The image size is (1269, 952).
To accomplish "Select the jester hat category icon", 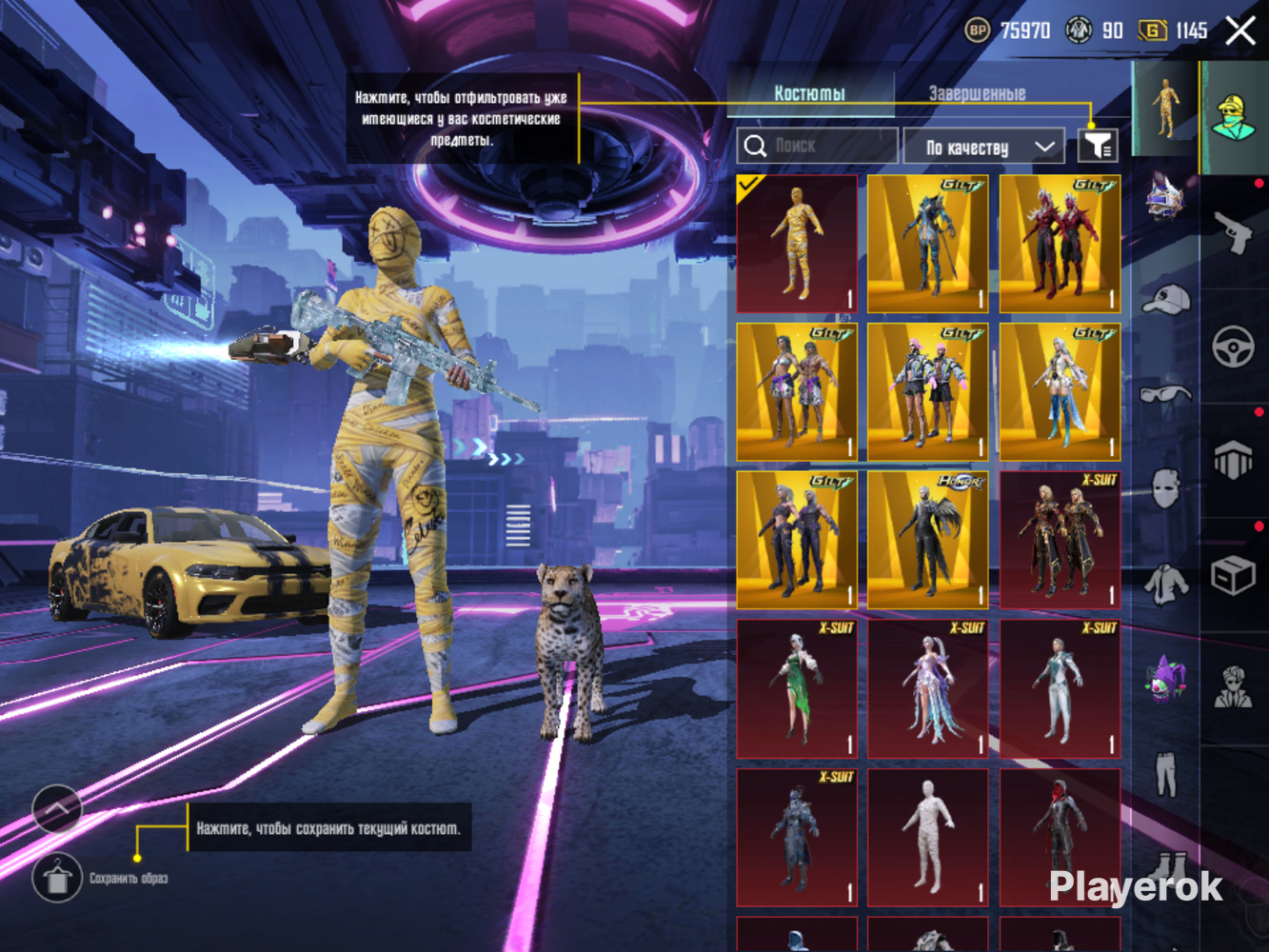I will tap(1166, 678).
